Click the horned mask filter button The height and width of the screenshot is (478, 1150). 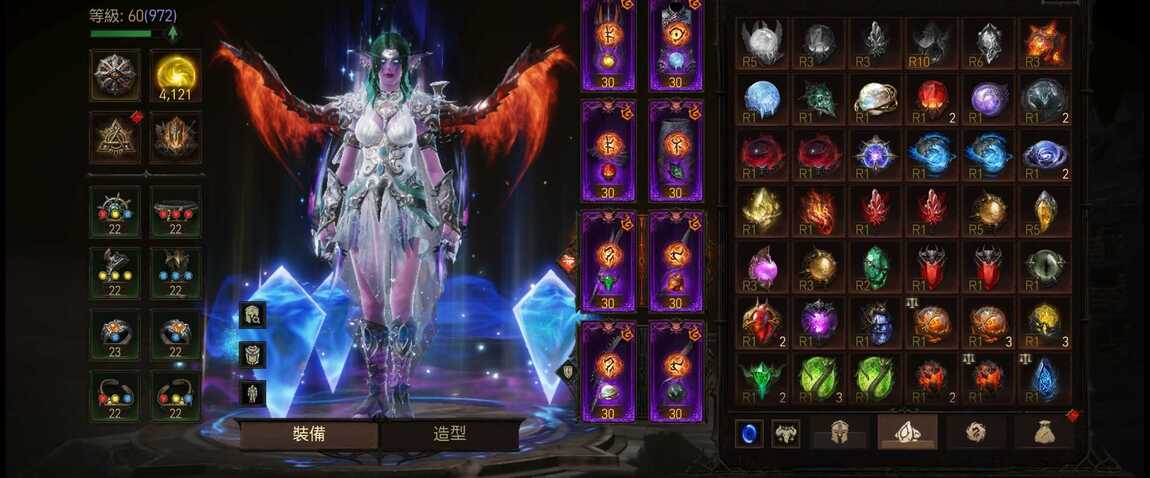[x=786, y=433]
